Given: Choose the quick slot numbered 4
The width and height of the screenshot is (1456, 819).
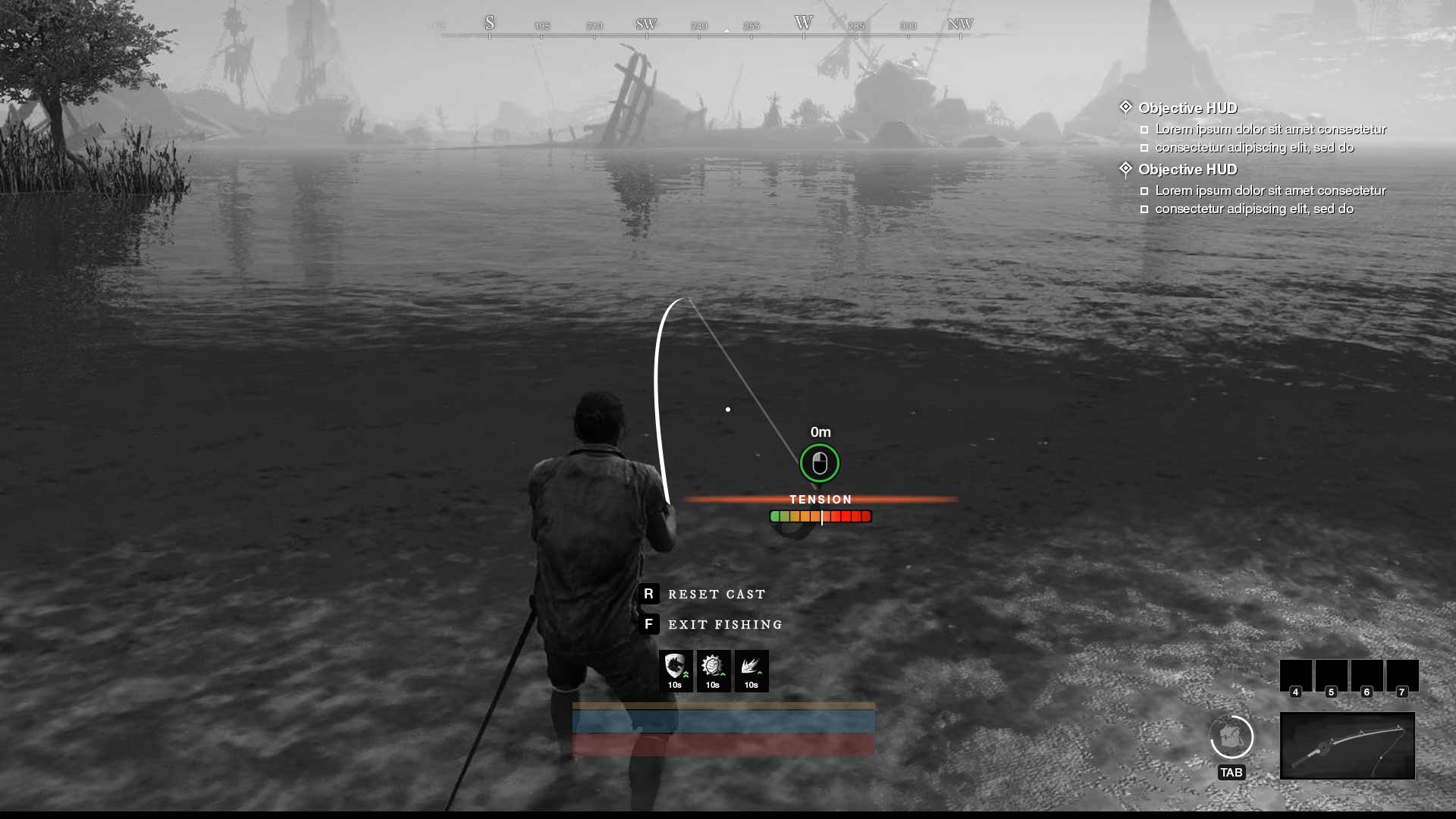Looking at the screenshot, I should 1295,676.
